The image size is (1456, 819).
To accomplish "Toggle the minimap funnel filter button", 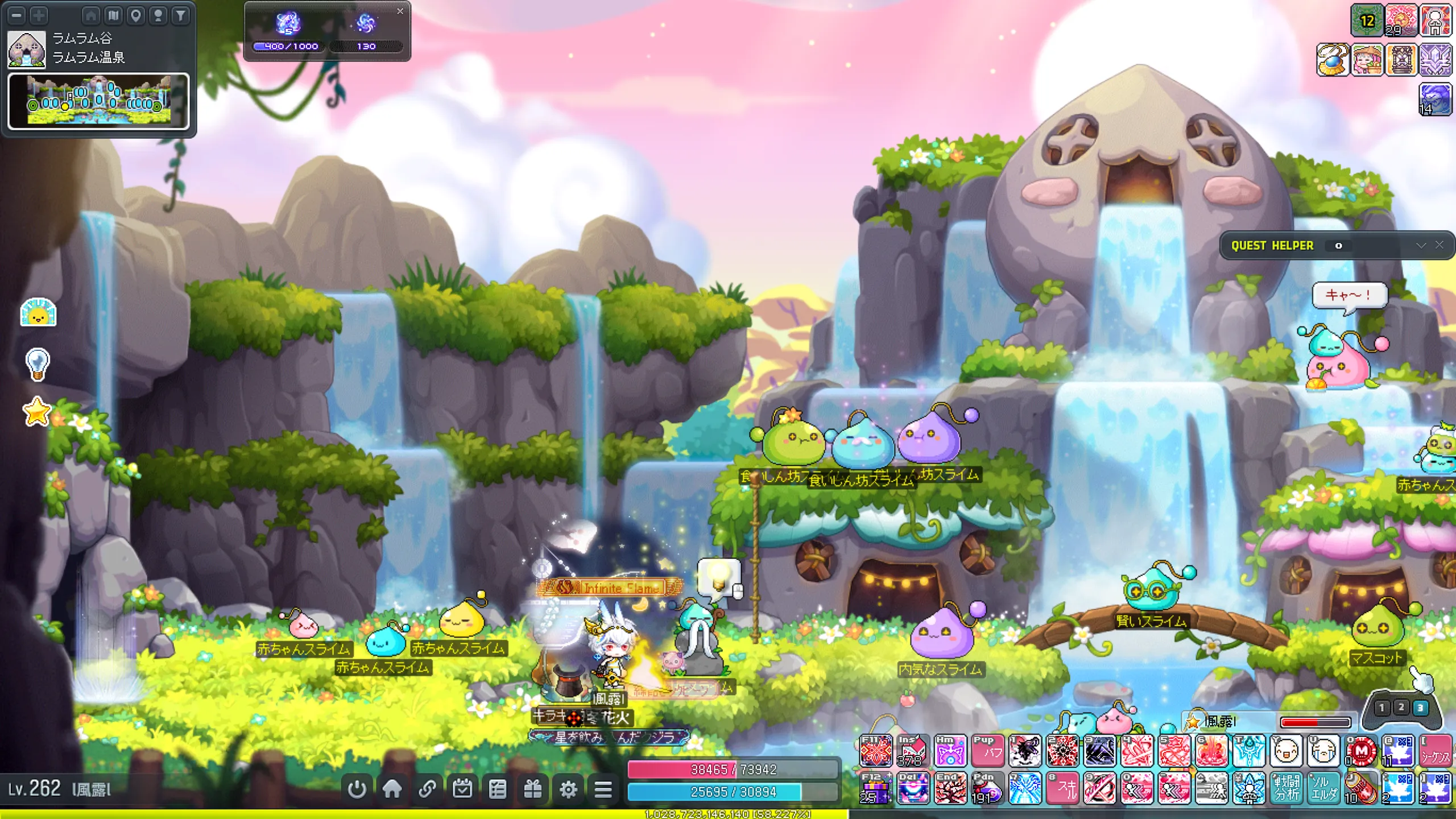I will tap(180, 15).
